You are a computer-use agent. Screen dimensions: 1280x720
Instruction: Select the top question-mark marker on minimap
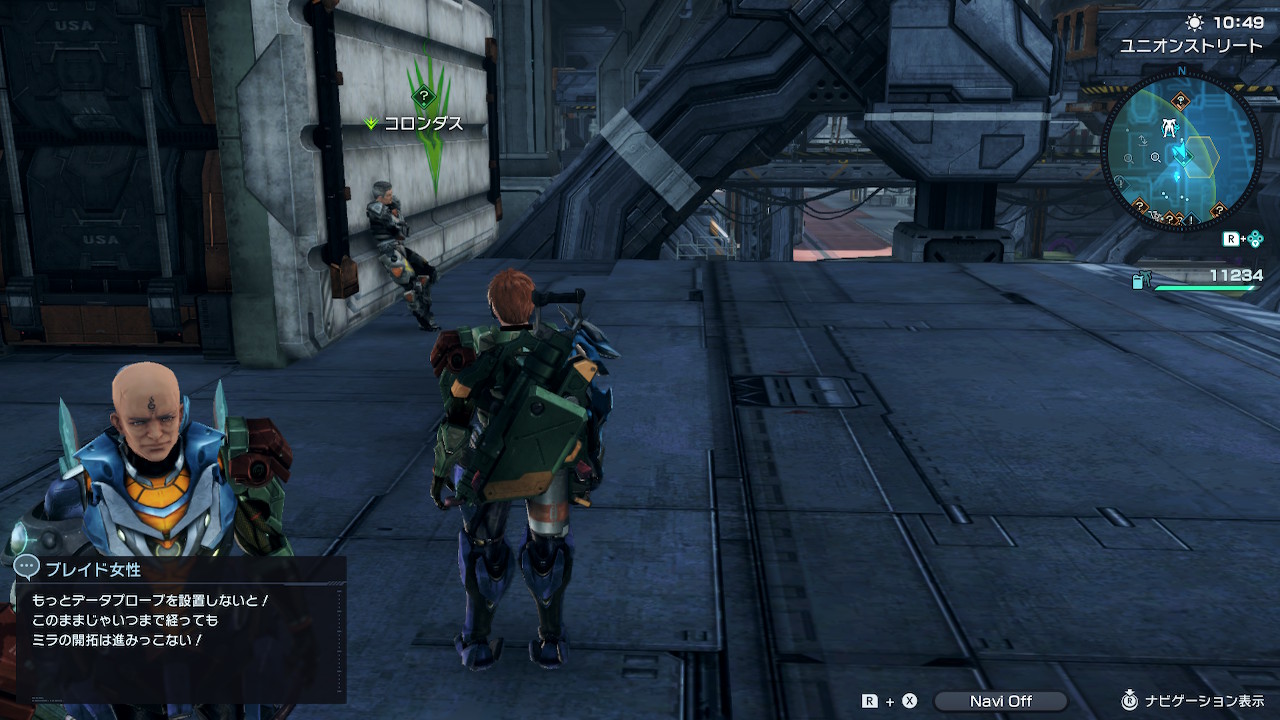pyautogui.click(x=1181, y=100)
